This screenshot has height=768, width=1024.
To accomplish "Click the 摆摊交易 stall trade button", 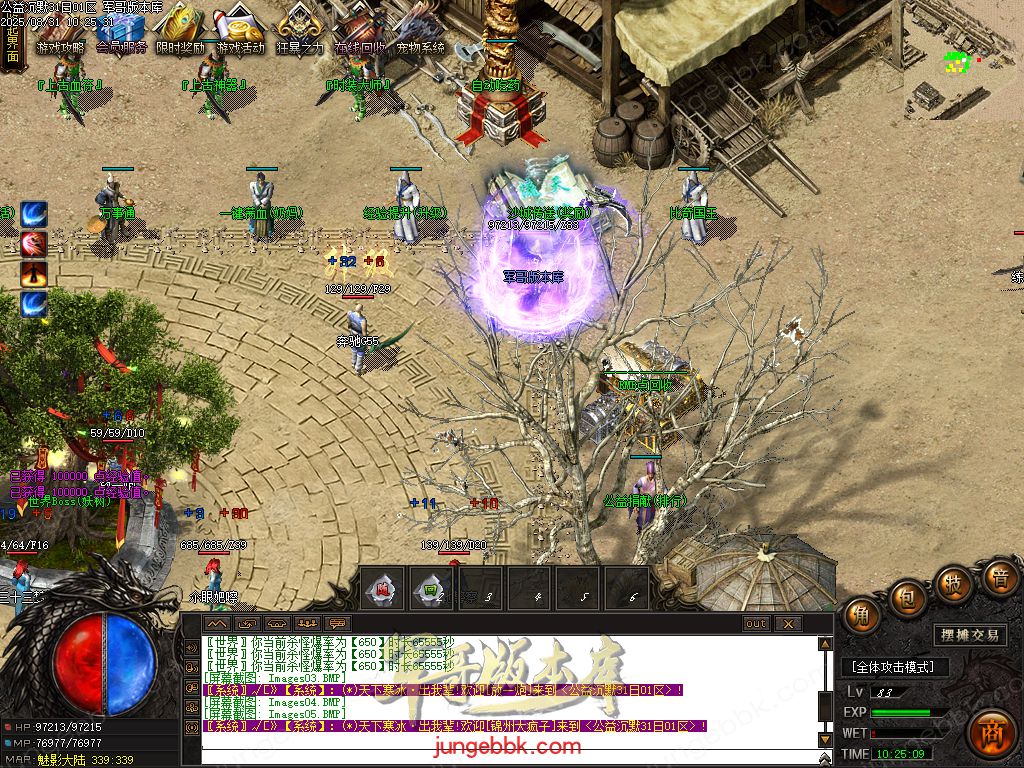I will click(x=970, y=635).
